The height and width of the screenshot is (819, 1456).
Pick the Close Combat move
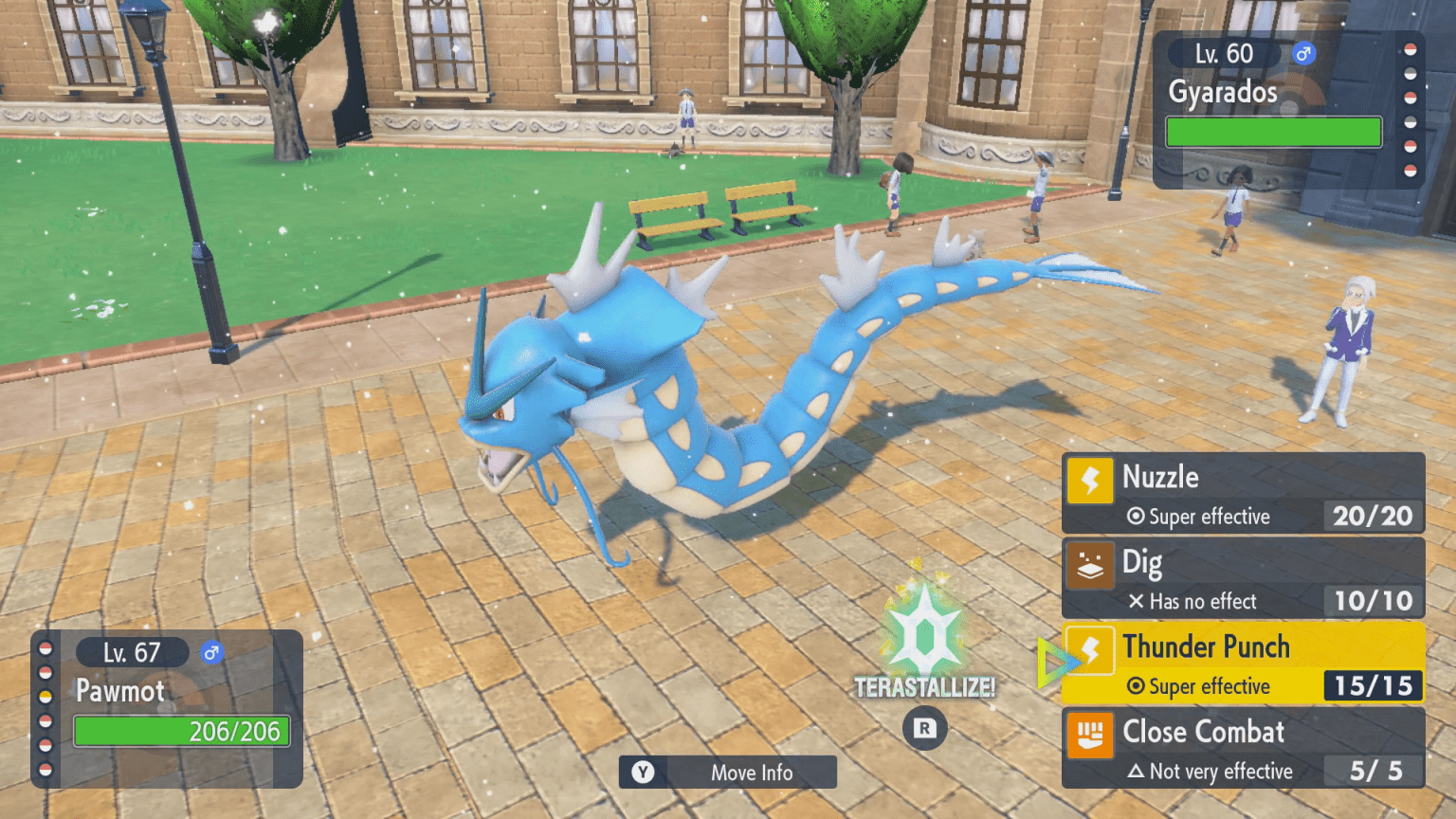tap(1243, 749)
